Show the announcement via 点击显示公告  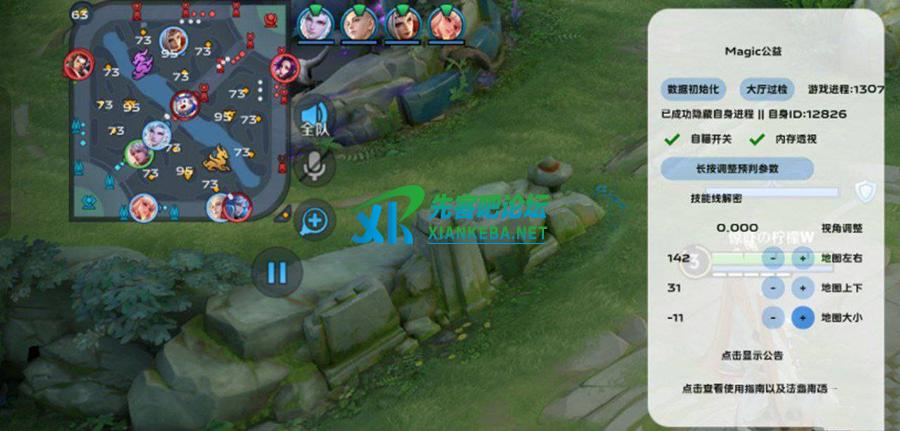[751, 355]
